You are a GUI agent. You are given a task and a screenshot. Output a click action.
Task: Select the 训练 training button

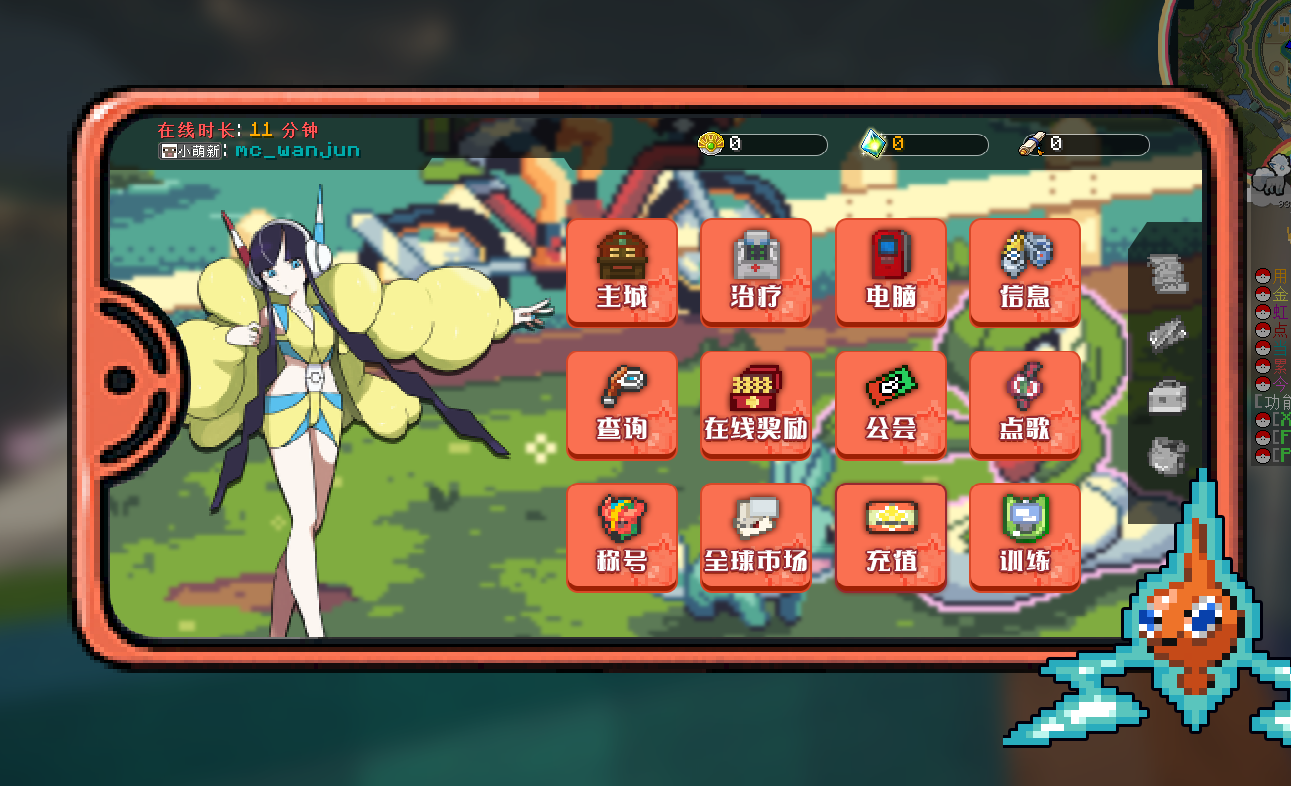(x=1024, y=537)
